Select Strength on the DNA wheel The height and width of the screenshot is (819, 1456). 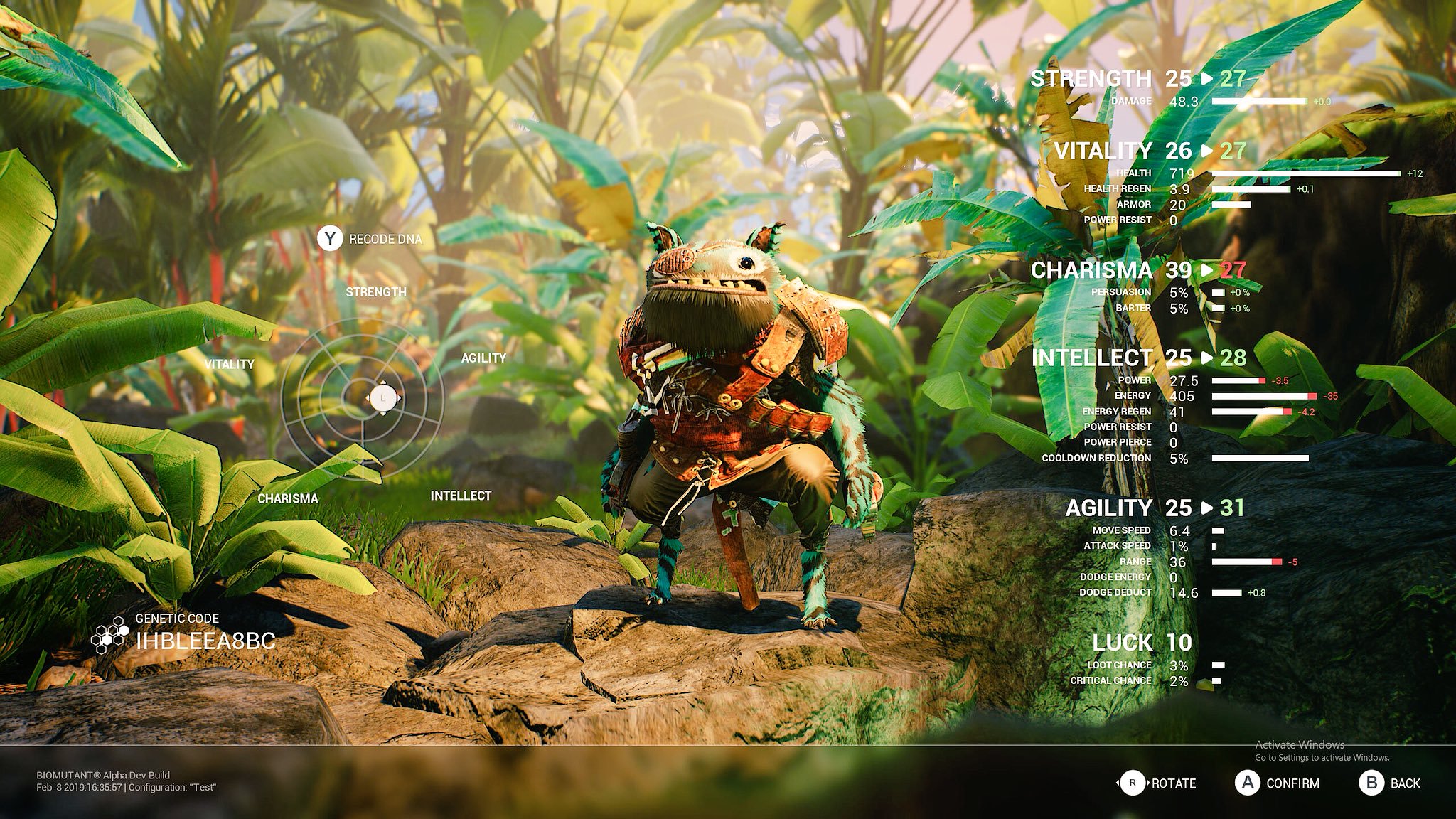[376, 292]
